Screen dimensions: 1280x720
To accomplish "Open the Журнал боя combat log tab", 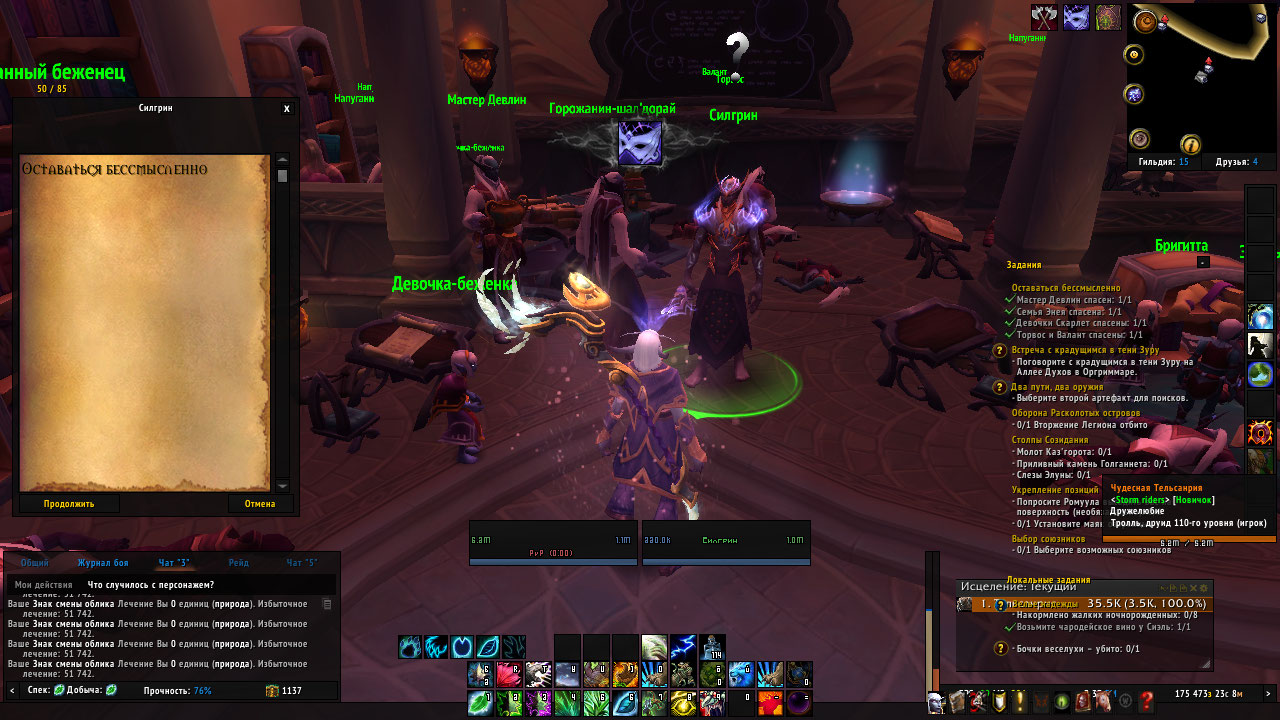I will coord(103,563).
